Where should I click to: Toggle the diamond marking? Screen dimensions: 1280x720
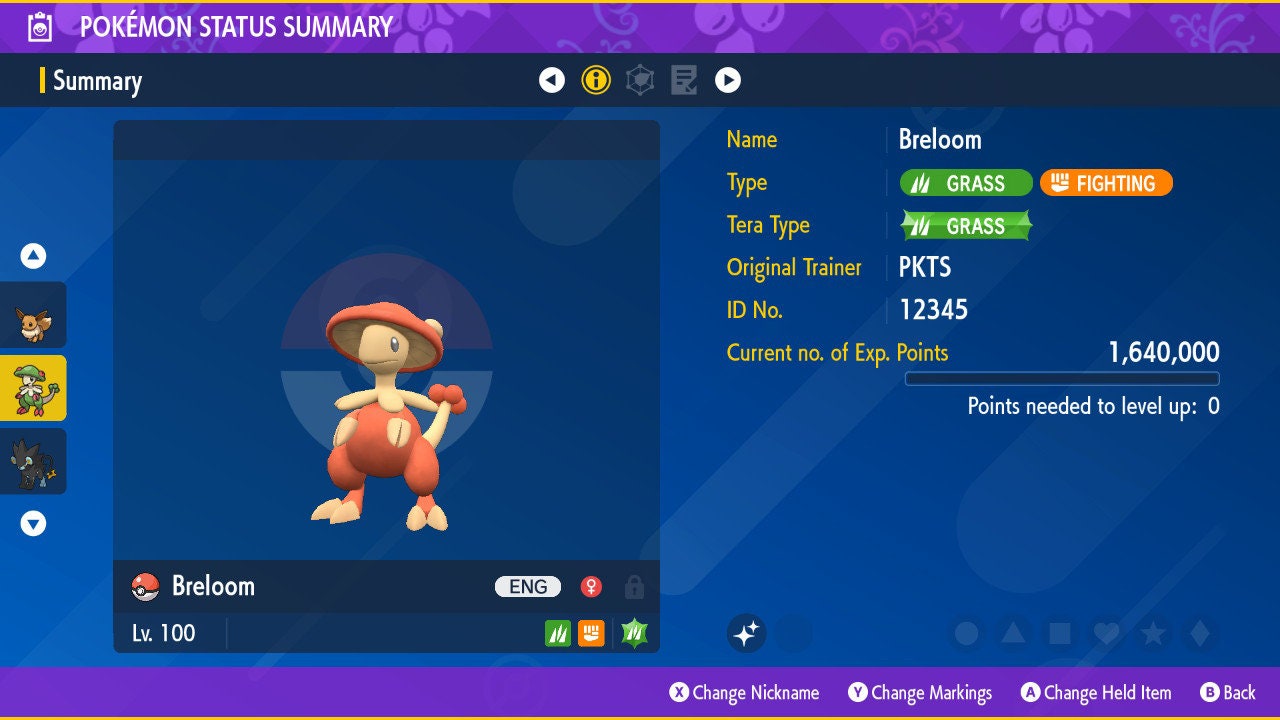[x=1199, y=633]
